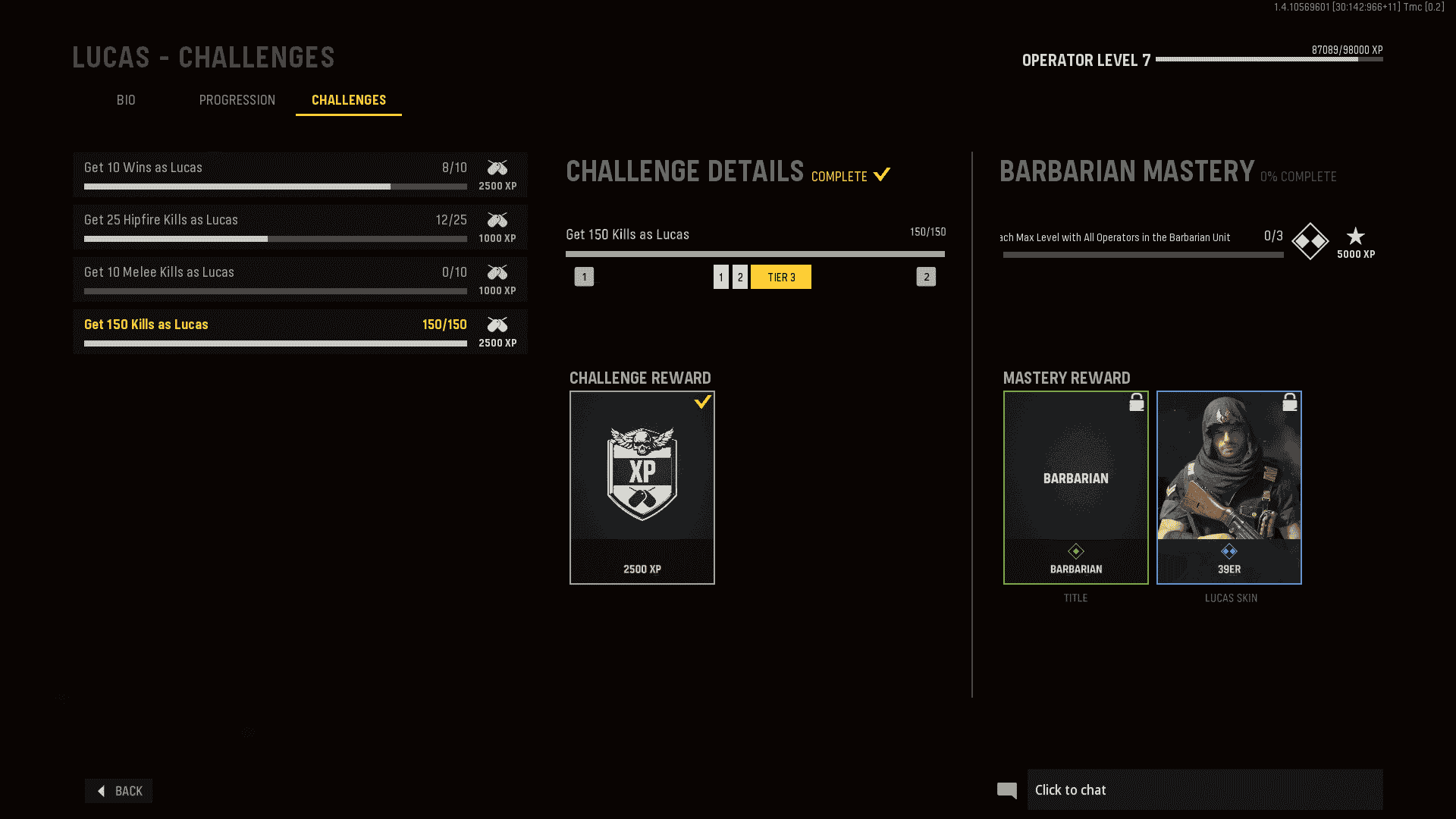Click the BACK button

pos(118,790)
